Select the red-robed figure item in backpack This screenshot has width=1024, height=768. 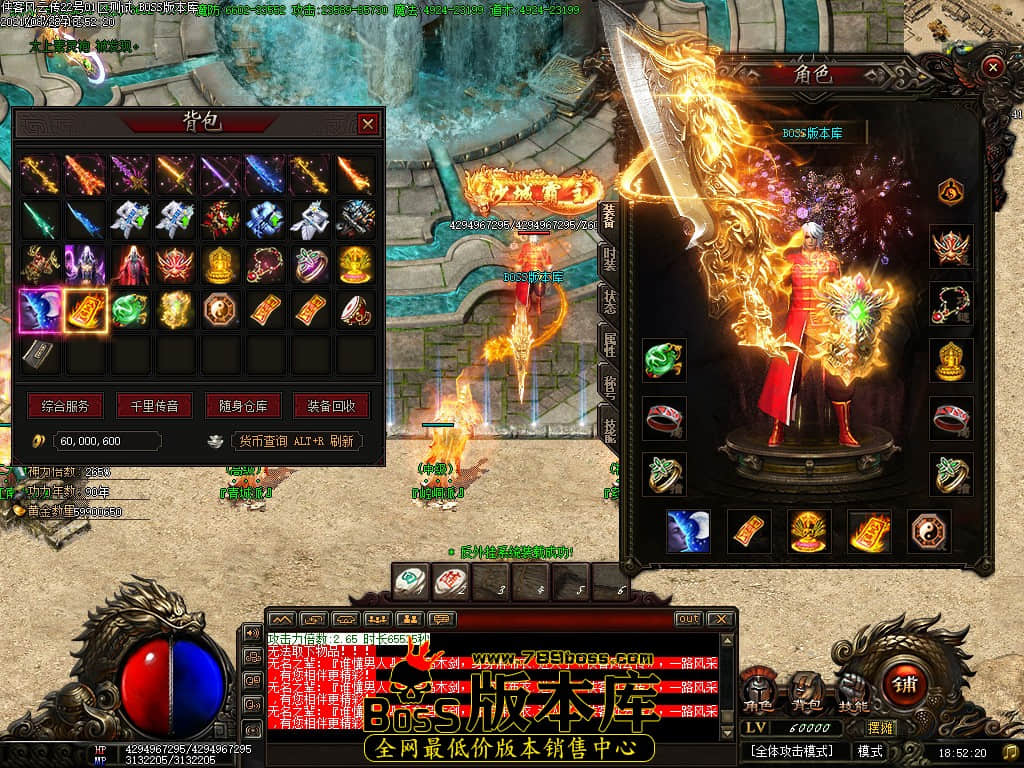(130, 265)
